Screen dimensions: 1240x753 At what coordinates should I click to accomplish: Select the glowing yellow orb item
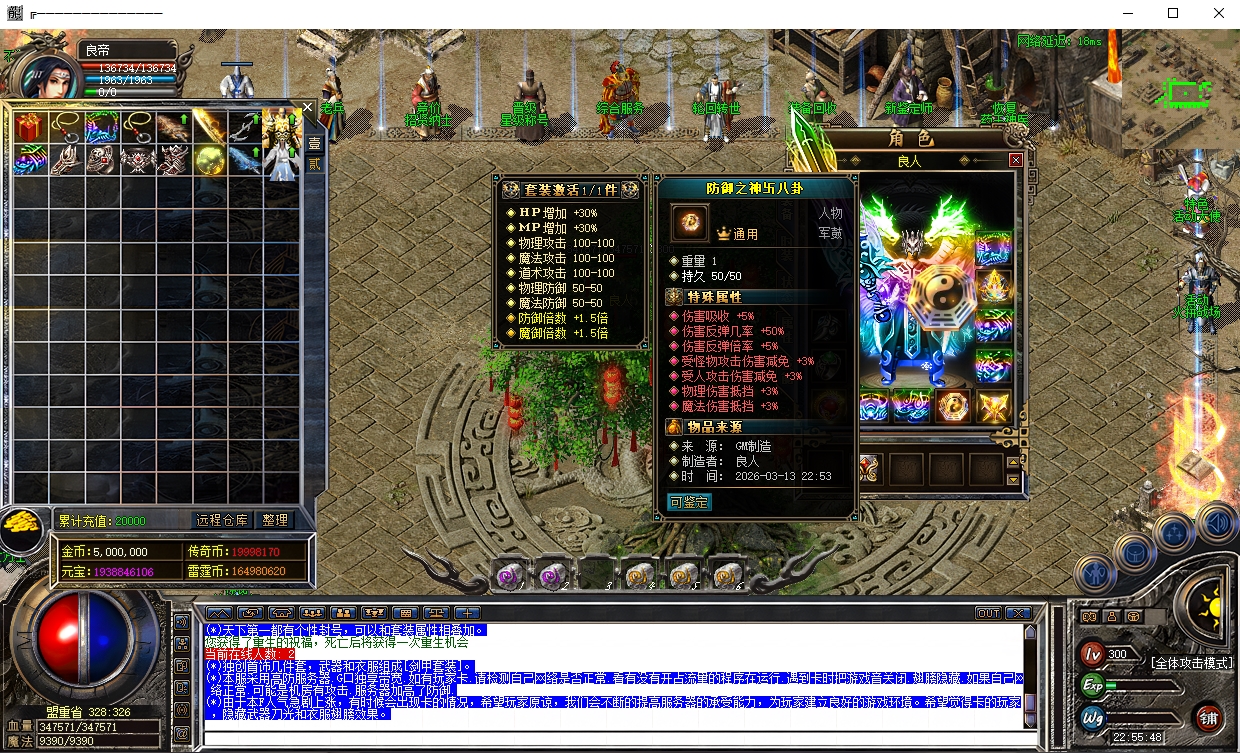(209, 161)
